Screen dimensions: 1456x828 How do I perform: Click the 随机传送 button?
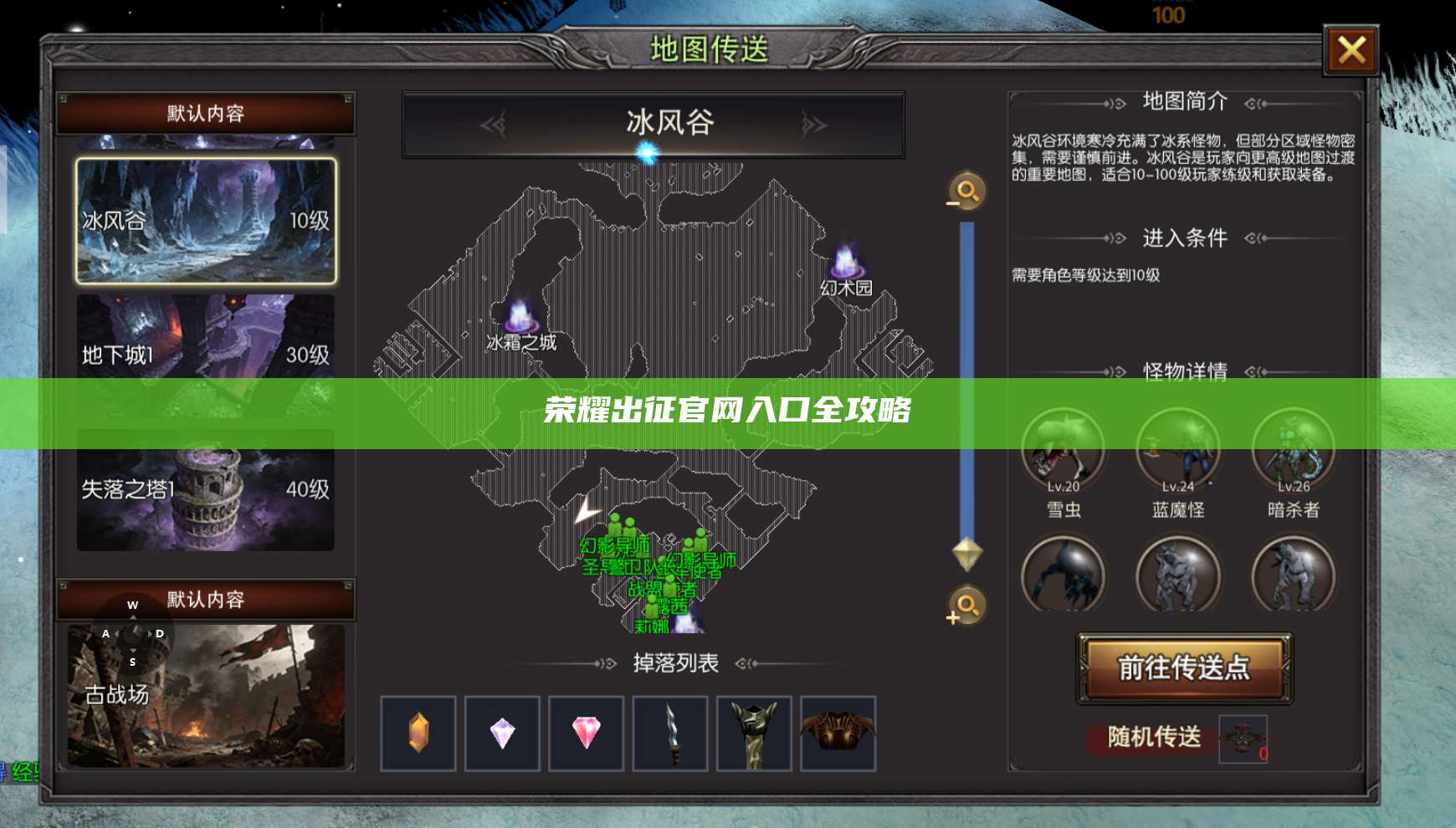click(x=1146, y=738)
